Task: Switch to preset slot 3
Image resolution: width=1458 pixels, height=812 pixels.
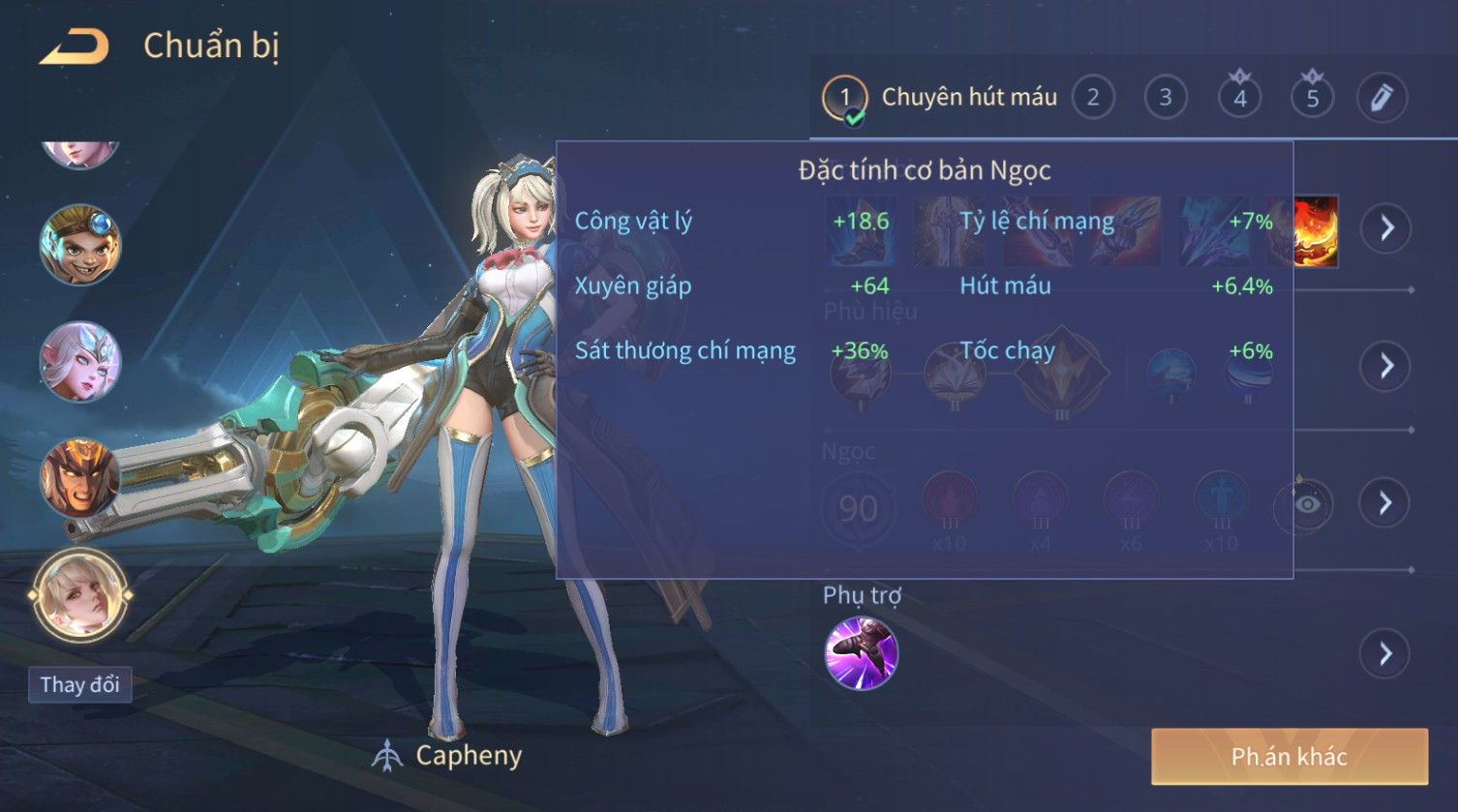Action: click(1166, 98)
